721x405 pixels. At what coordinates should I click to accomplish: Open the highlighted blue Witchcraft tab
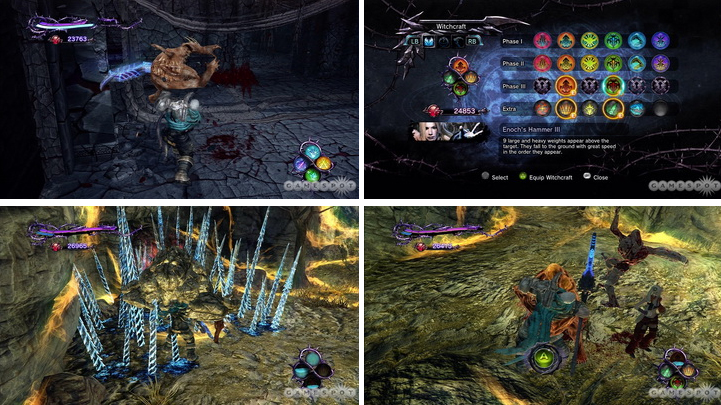pos(430,41)
